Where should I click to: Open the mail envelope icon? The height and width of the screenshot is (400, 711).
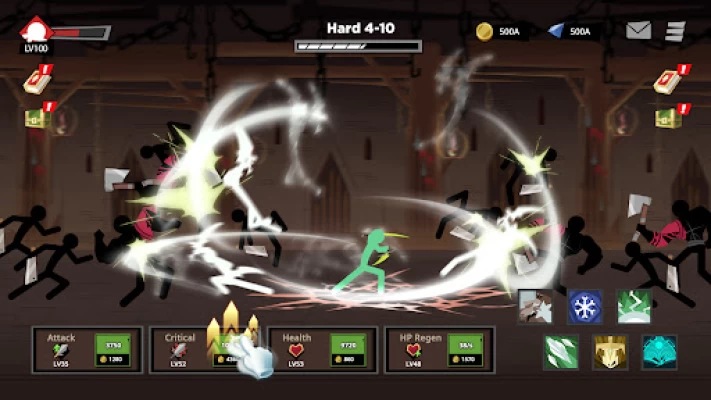(x=638, y=31)
